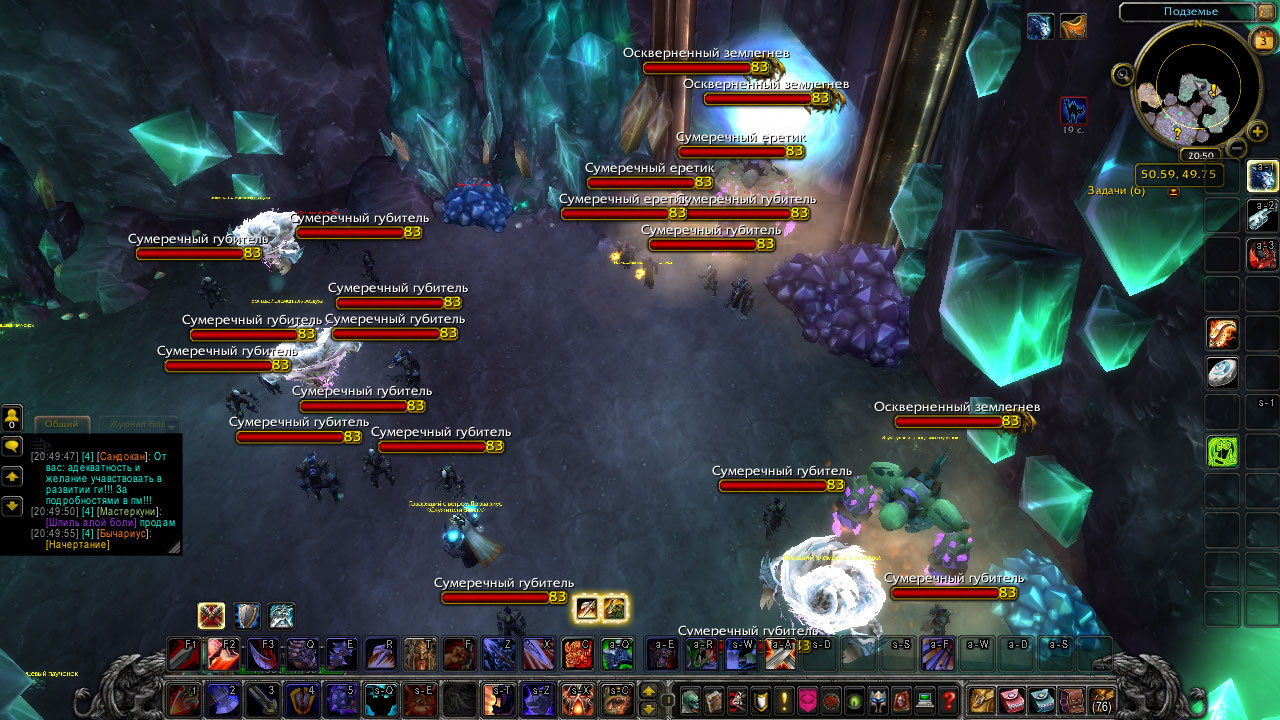Click the [Начертание] link in chat
Screen dimensions: 1280x720
tap(77, 545)
